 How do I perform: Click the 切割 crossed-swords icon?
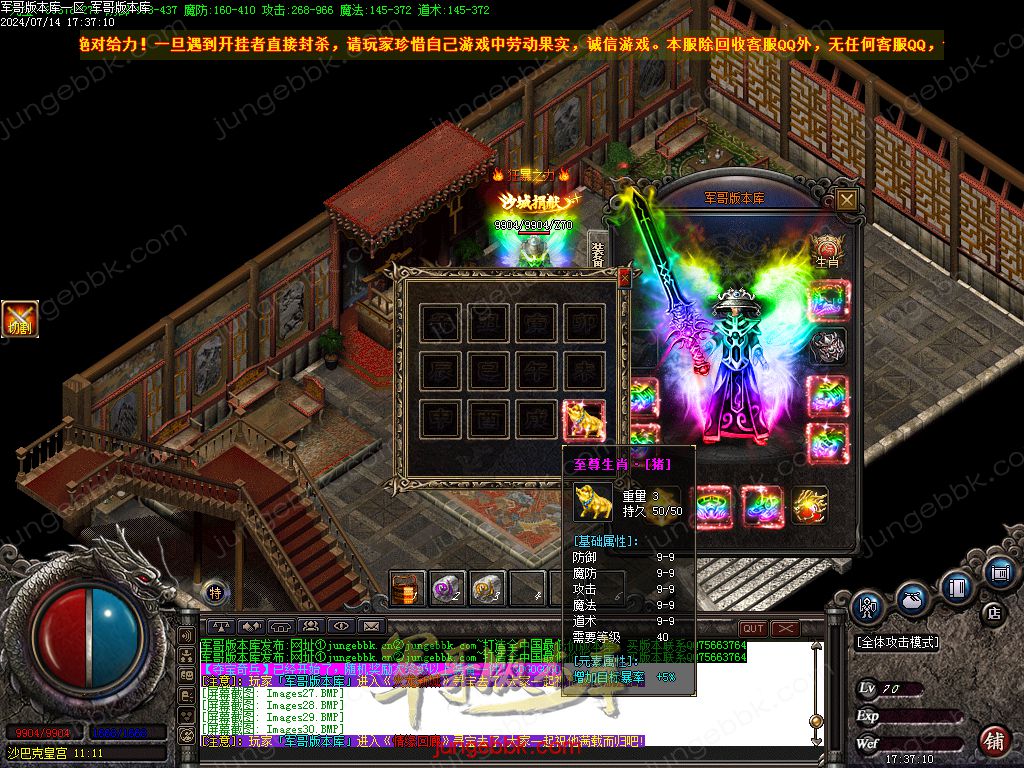click(x=20, y=318)
